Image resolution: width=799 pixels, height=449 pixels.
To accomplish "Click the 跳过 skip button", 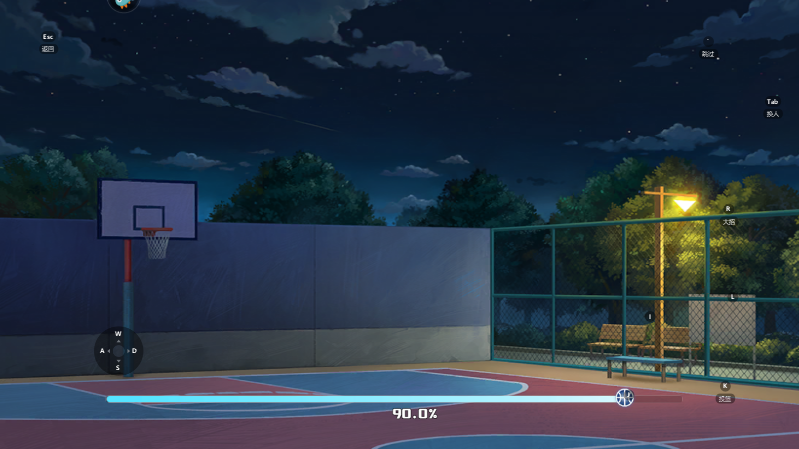I will tap(708, 53).
